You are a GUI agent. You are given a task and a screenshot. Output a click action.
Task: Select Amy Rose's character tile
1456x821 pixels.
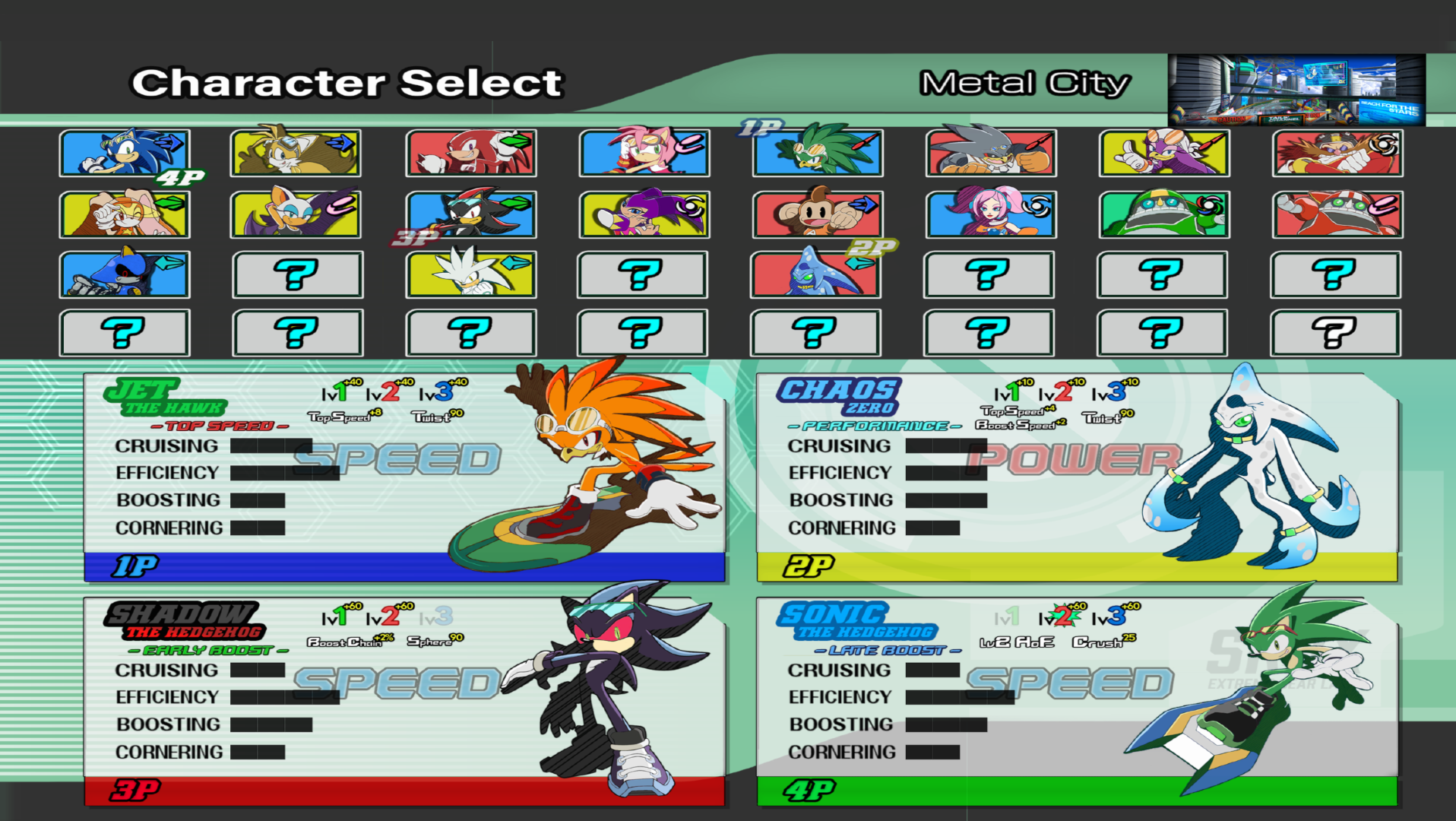[644, 153]
